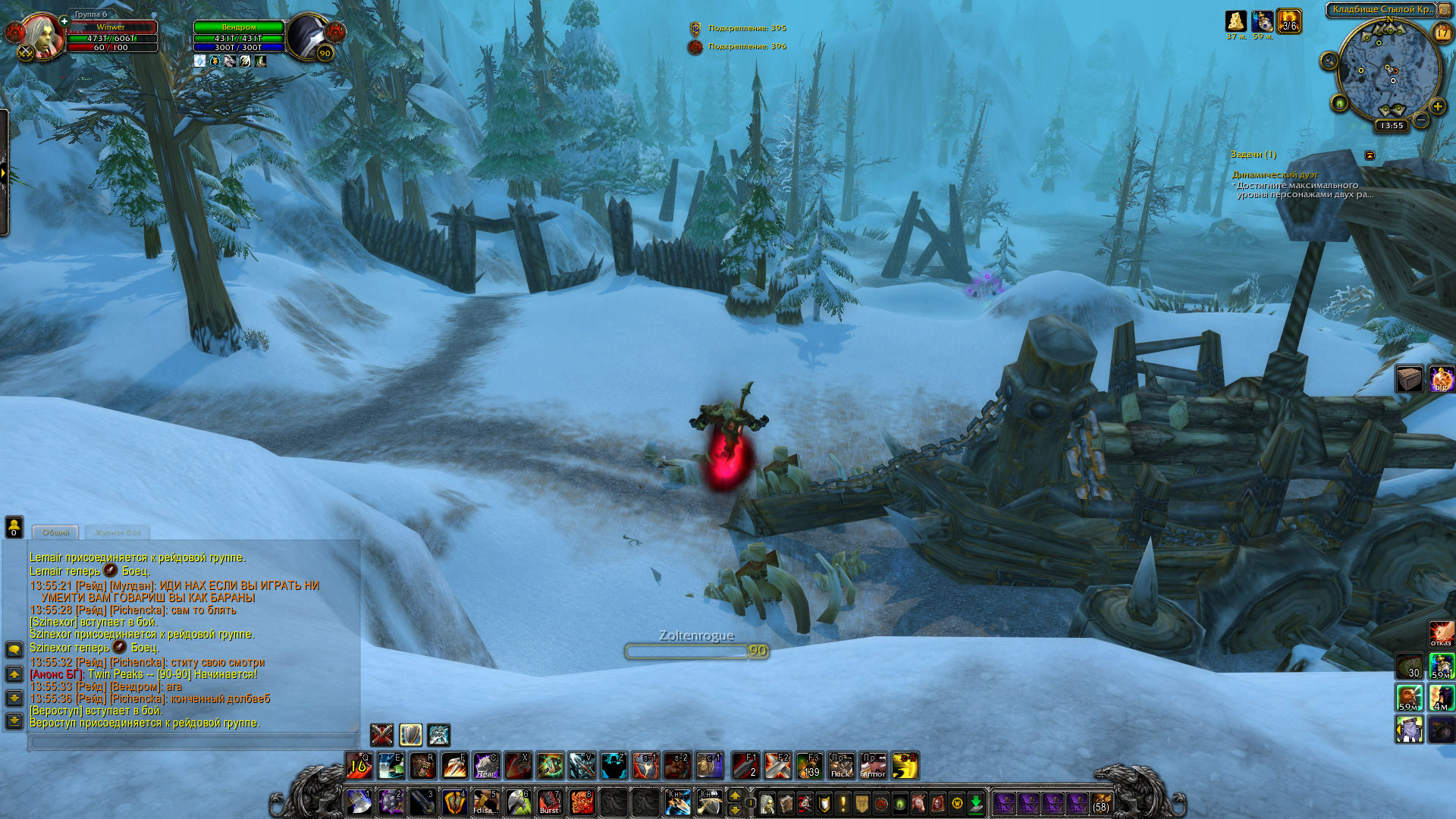Collapse the Задачи objectives tracker
This screenshot has width=1456, height=819.
tap(1370, 155)
